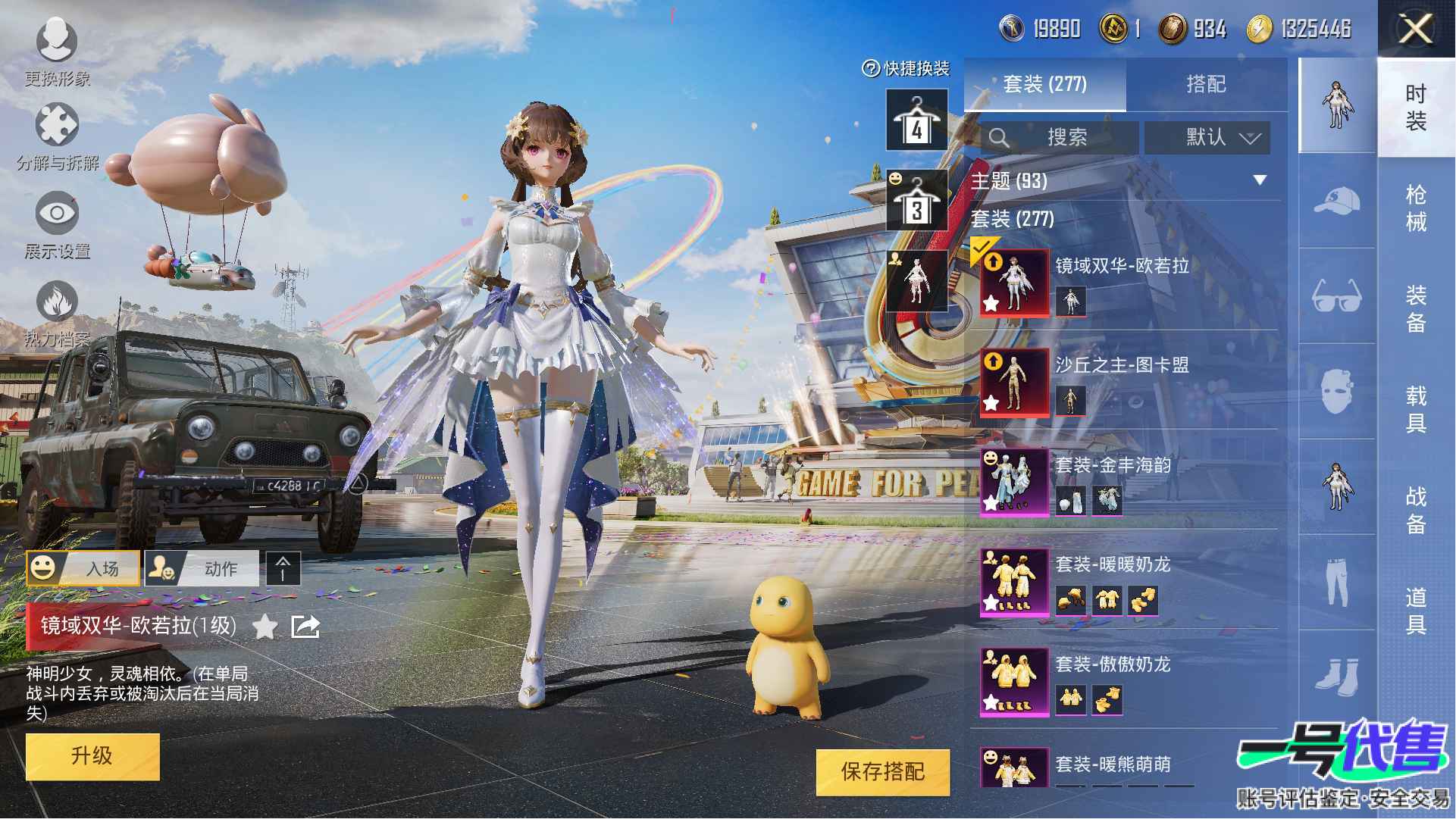Select the 入场 entrance emote button
1456x819 pixels.
83,568
